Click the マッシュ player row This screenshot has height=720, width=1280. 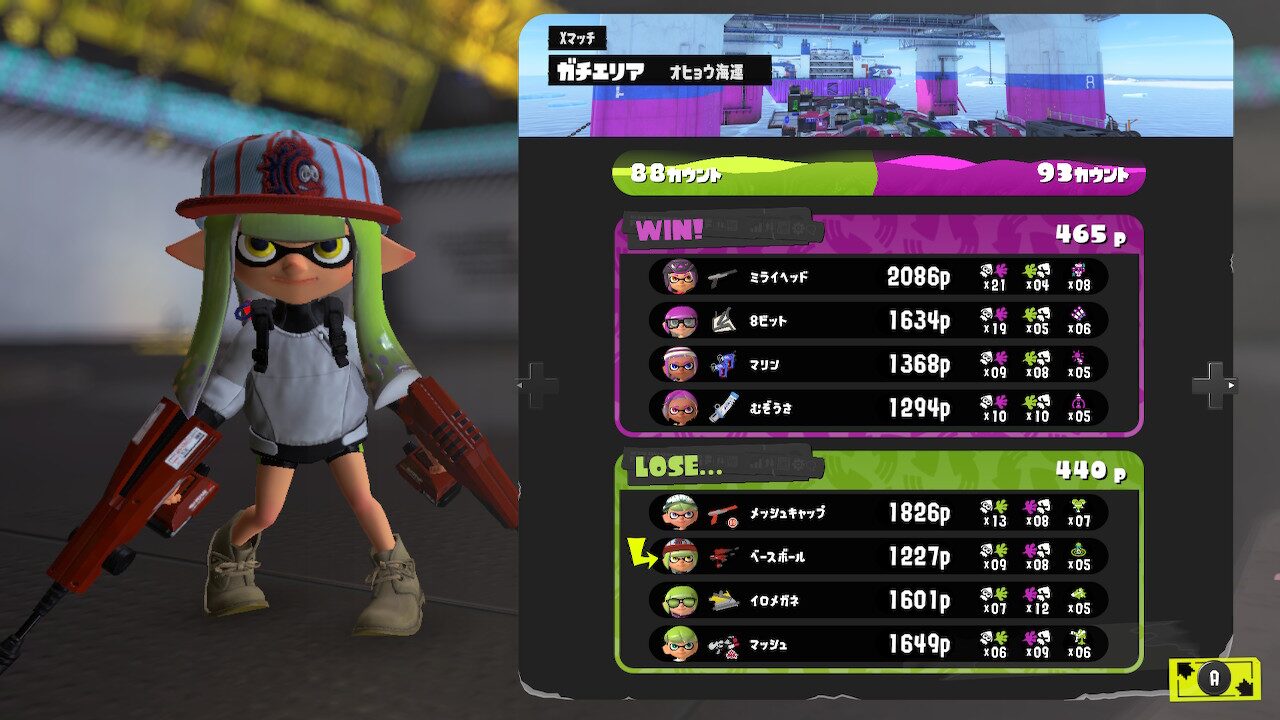tap(878, 644)
